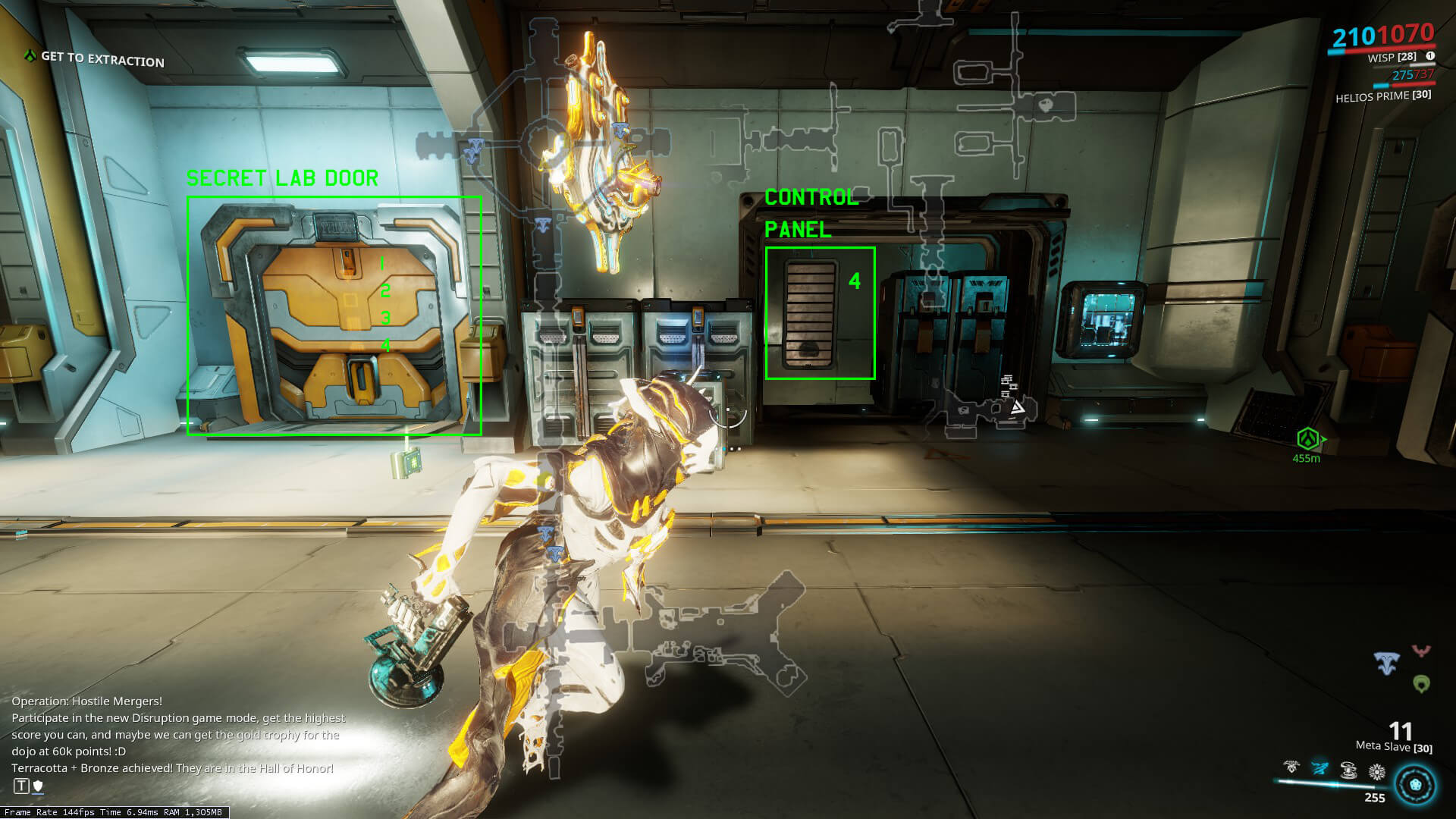
Task: Open the clan chat shield tab
Action: [38, 786]
